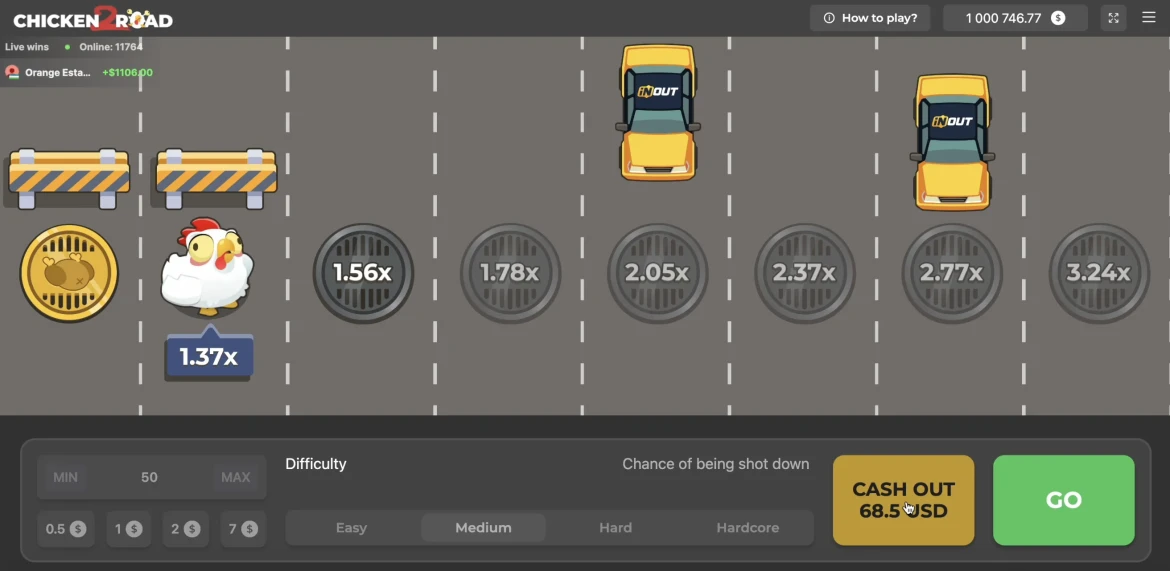Open the How to play? guide

tap(870, 18)
